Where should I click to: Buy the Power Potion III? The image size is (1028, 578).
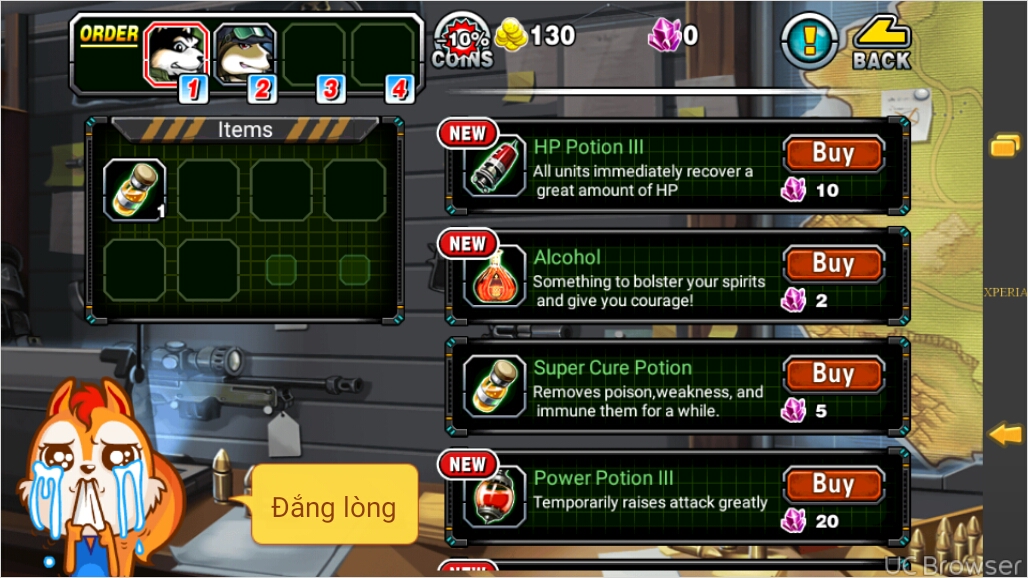pyautogui.click(x=833, y=485)
